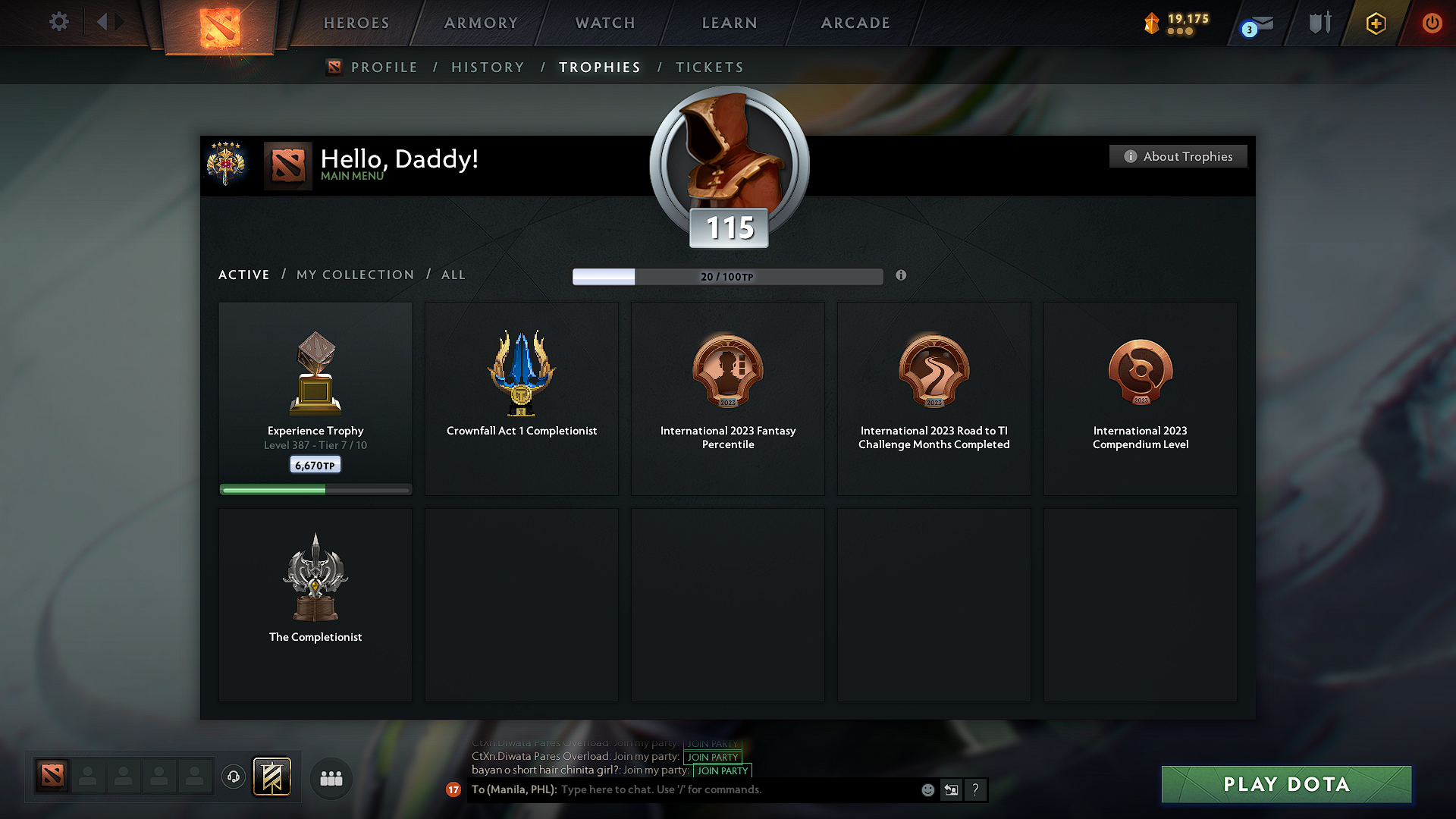This screenshot has width=1456, height=819.
Task: Open the HISTORY profile tab
Action: click(488, 67)
